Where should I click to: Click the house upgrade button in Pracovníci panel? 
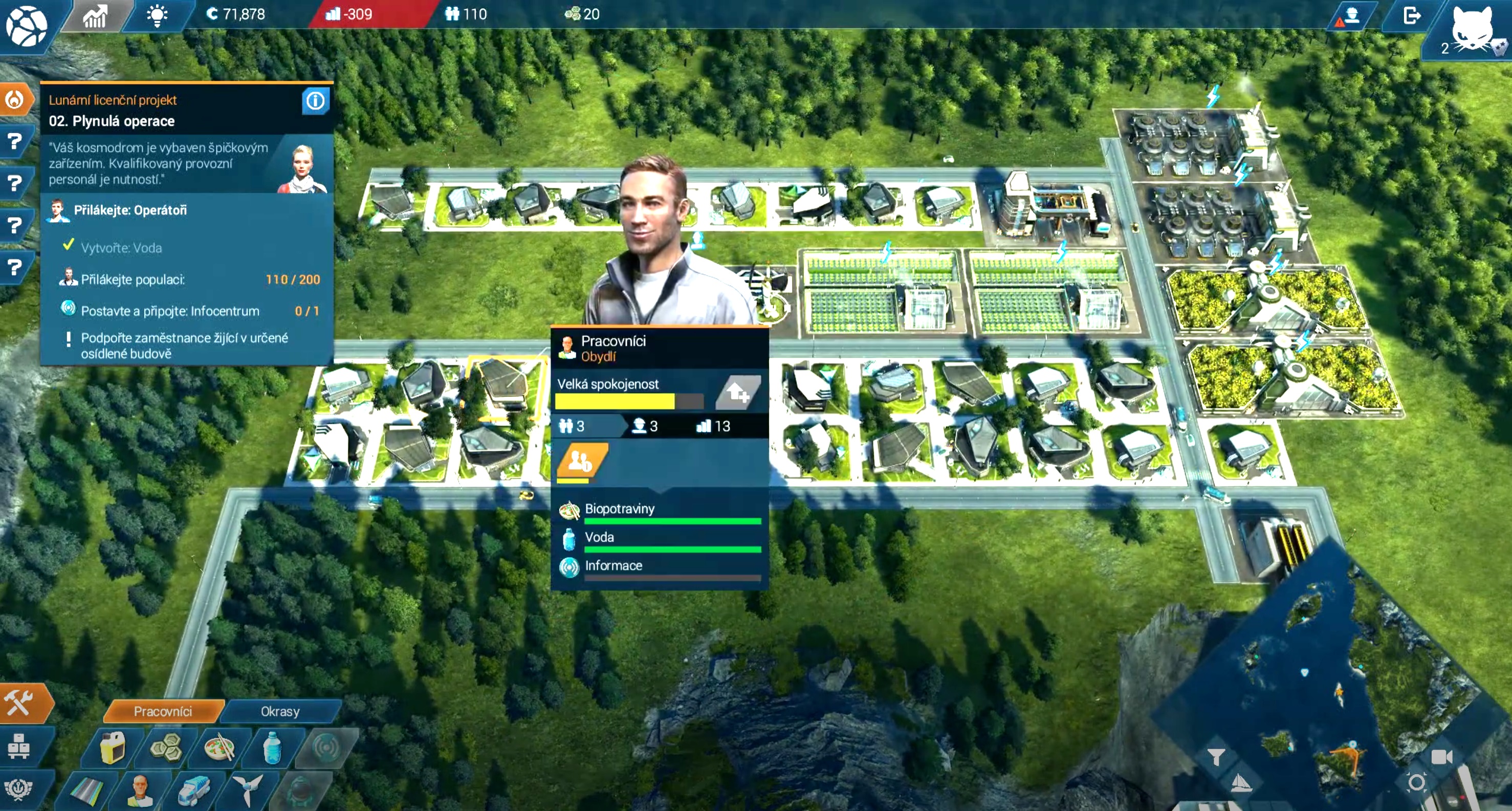click(738, 392)
